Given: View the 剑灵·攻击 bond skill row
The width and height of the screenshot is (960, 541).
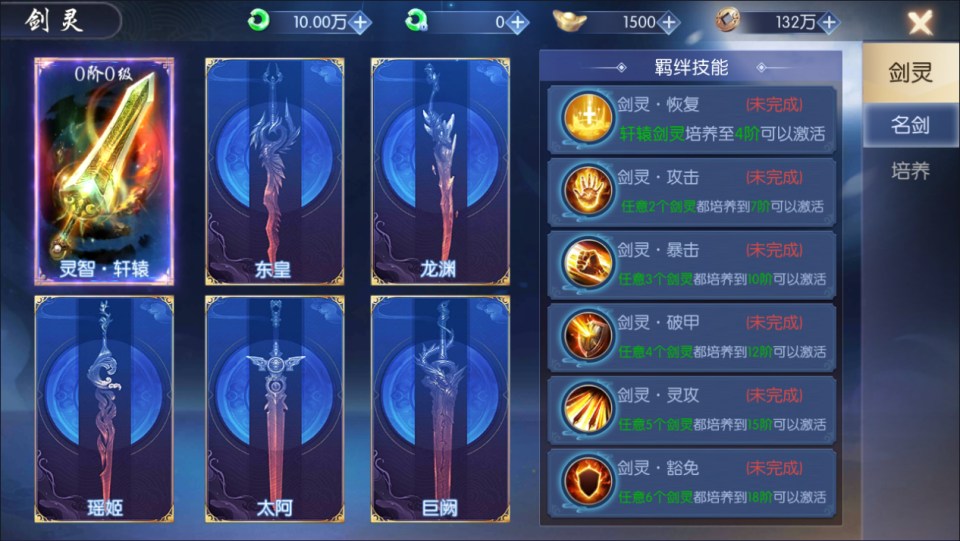Looking at the screenshot, I should [x=691, y=191].
